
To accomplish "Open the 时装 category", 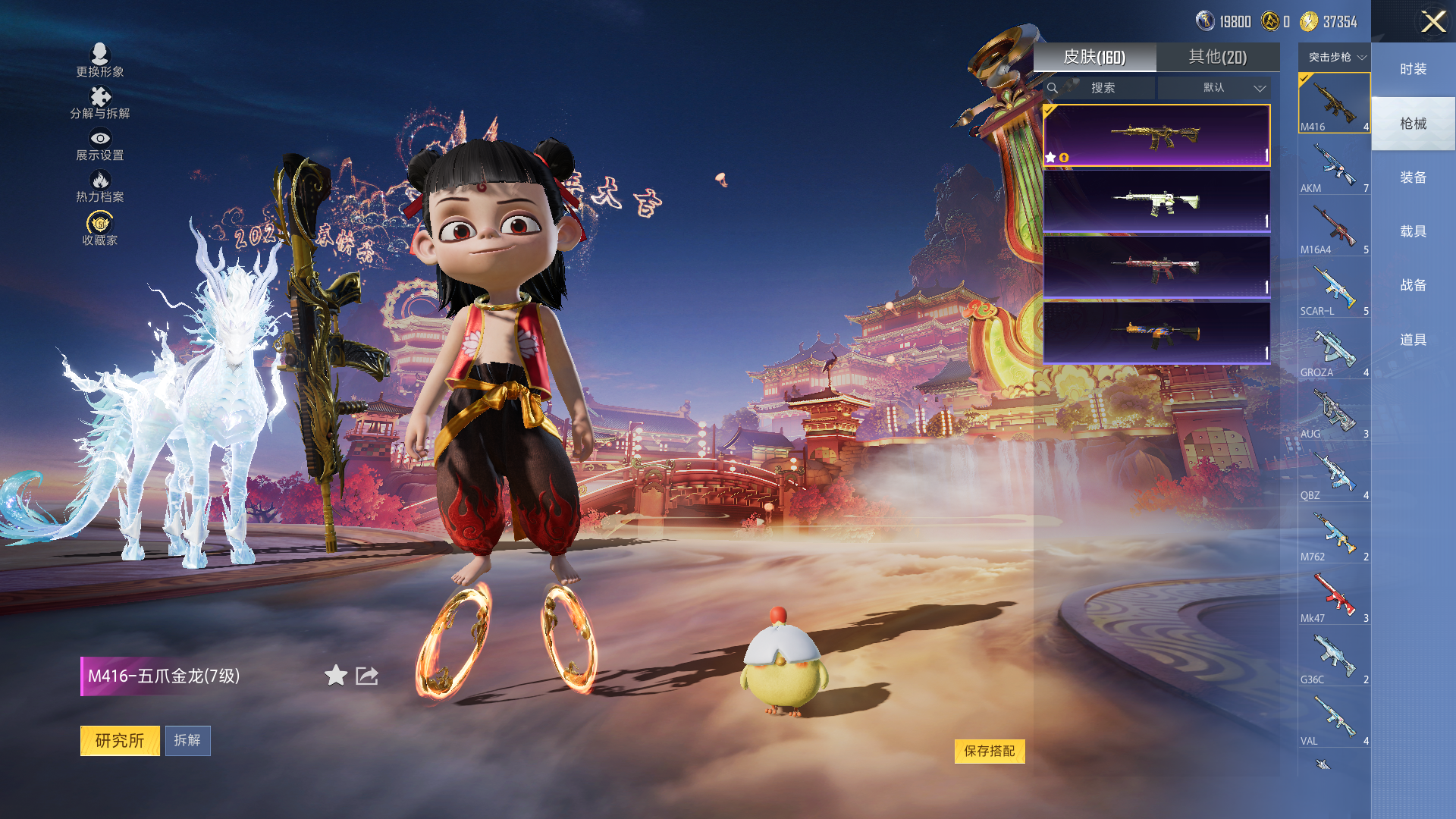I will [1413, 69].
